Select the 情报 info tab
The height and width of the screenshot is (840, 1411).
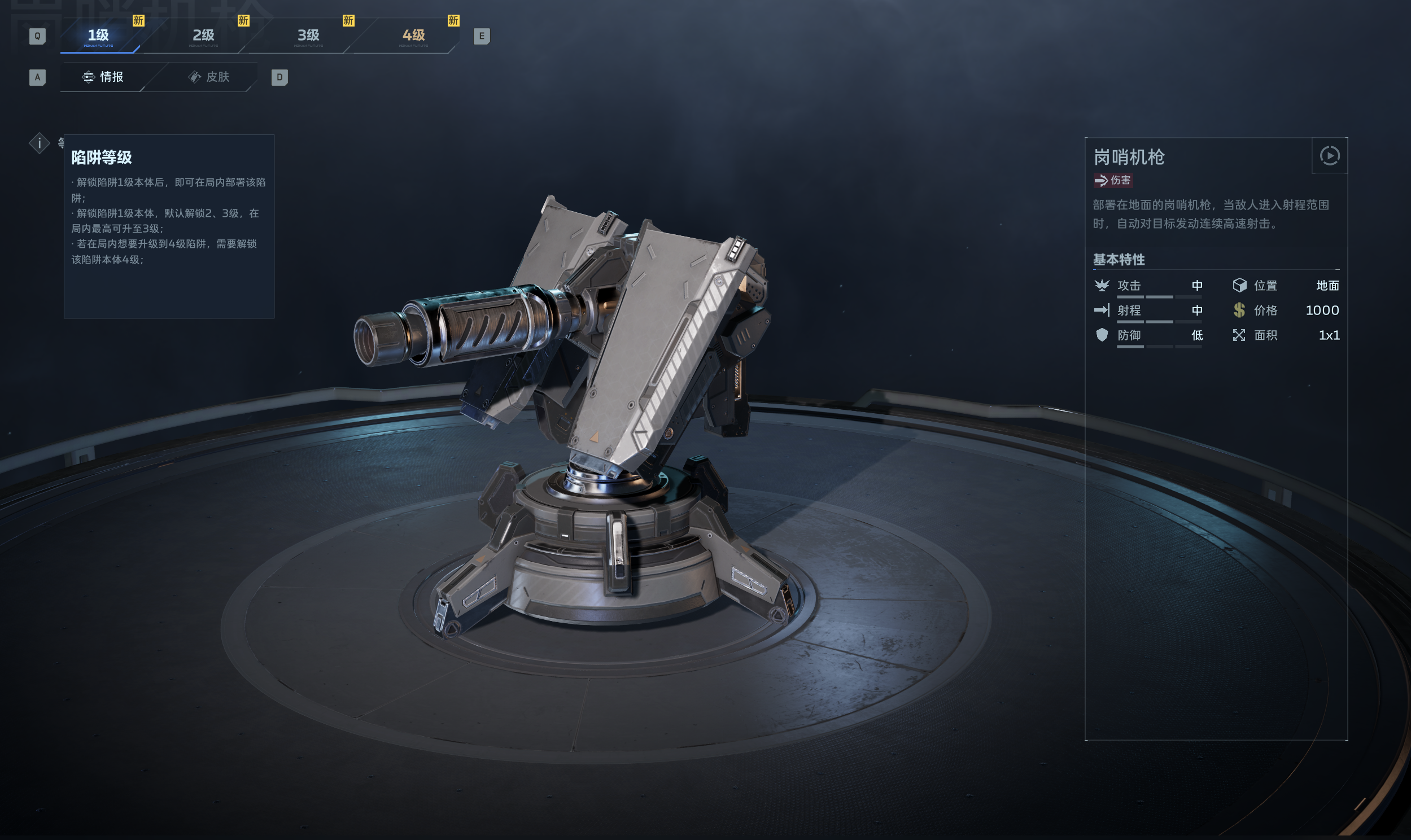[x=103, y=77]
